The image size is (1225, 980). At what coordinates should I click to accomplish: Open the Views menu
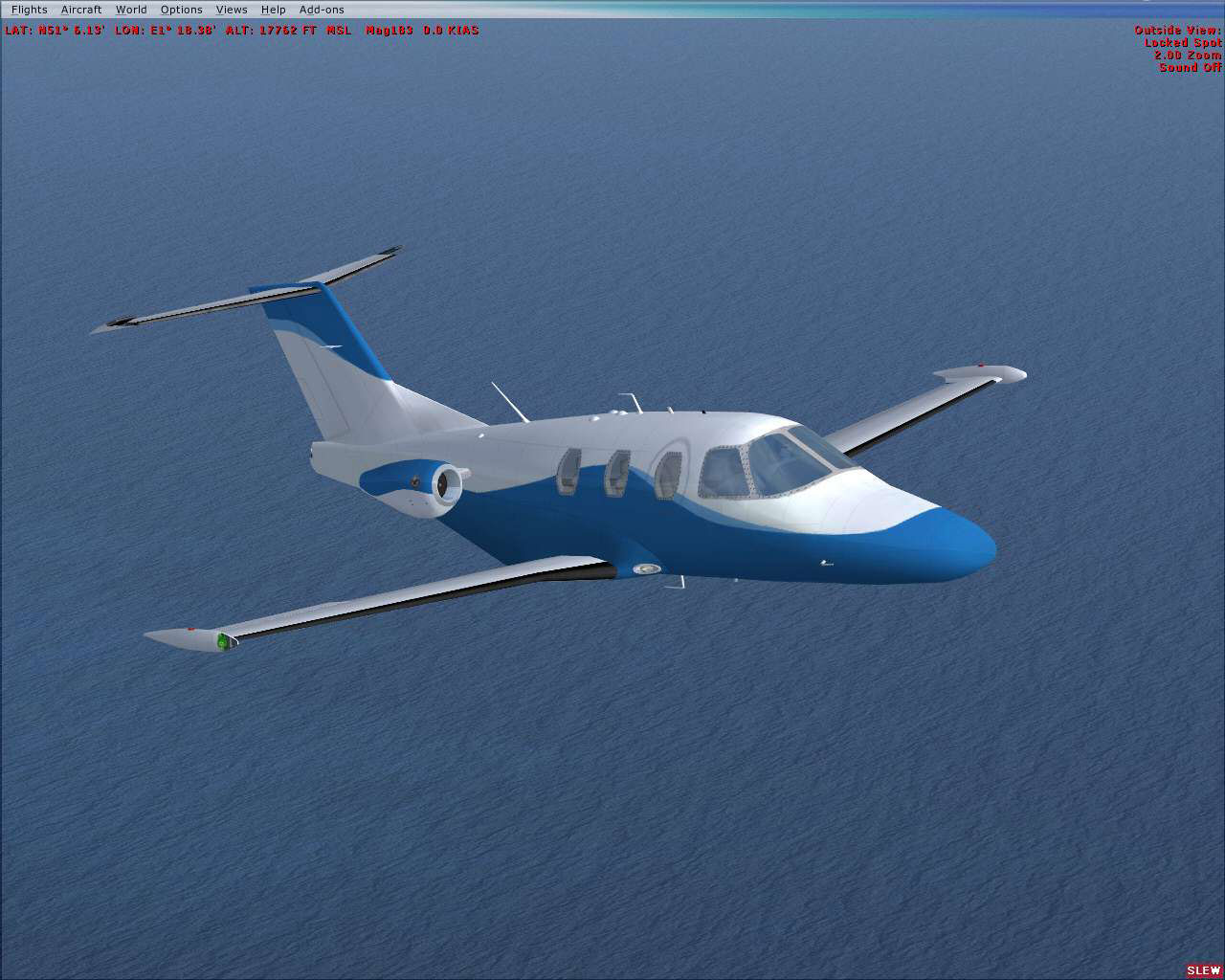pyautogui.click(x=232, y=9)
